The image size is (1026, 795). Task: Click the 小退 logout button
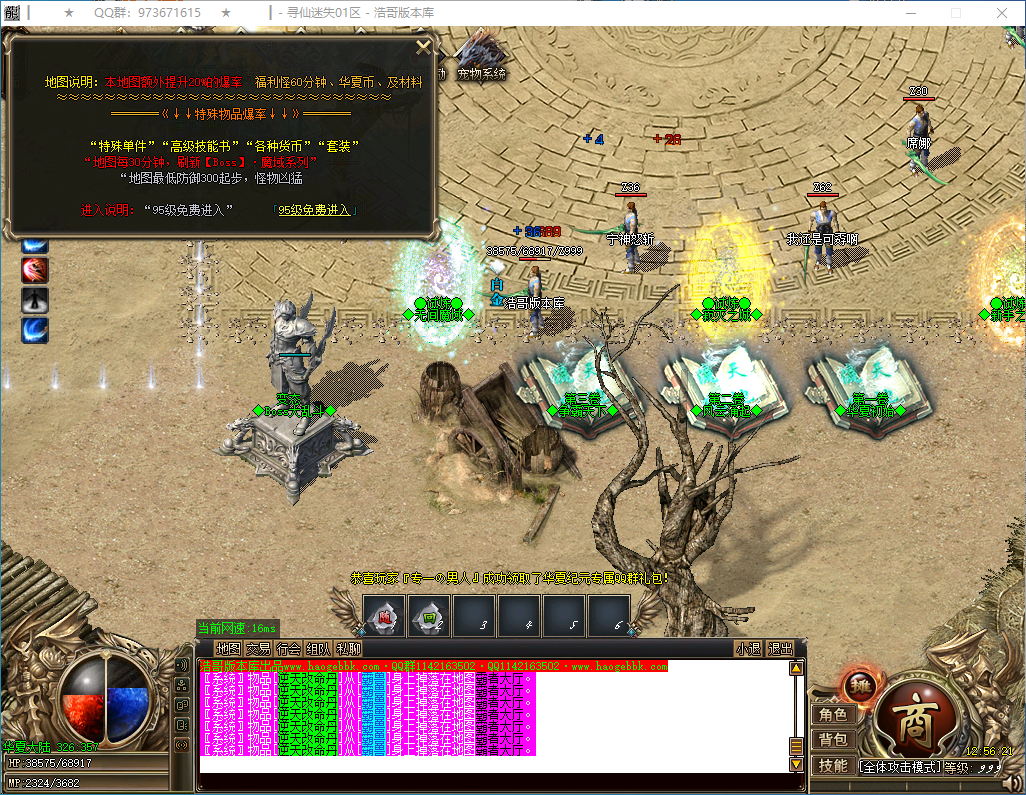click(748, 649)
